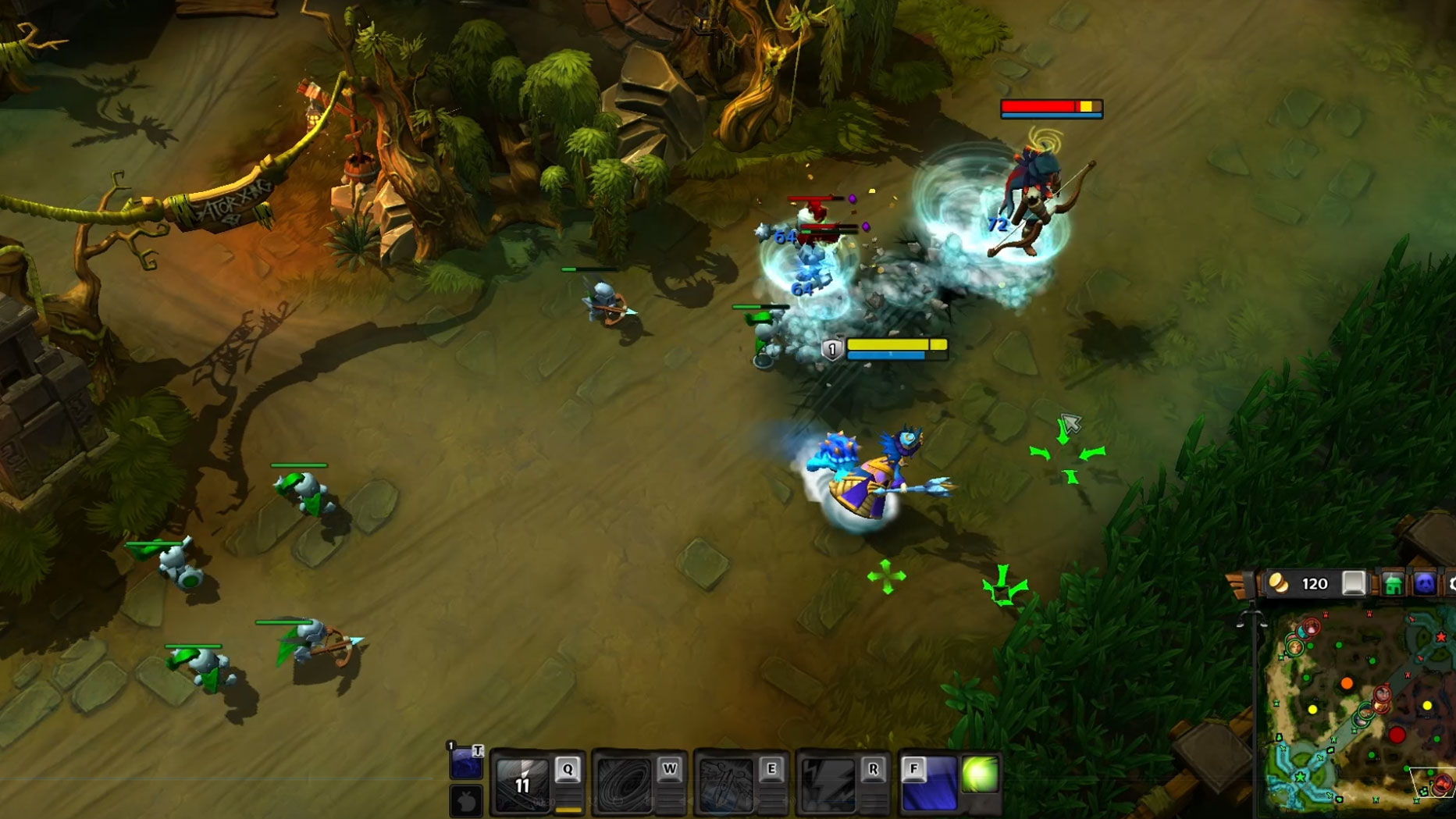Click the green star base on minimap

[1300, 777]
